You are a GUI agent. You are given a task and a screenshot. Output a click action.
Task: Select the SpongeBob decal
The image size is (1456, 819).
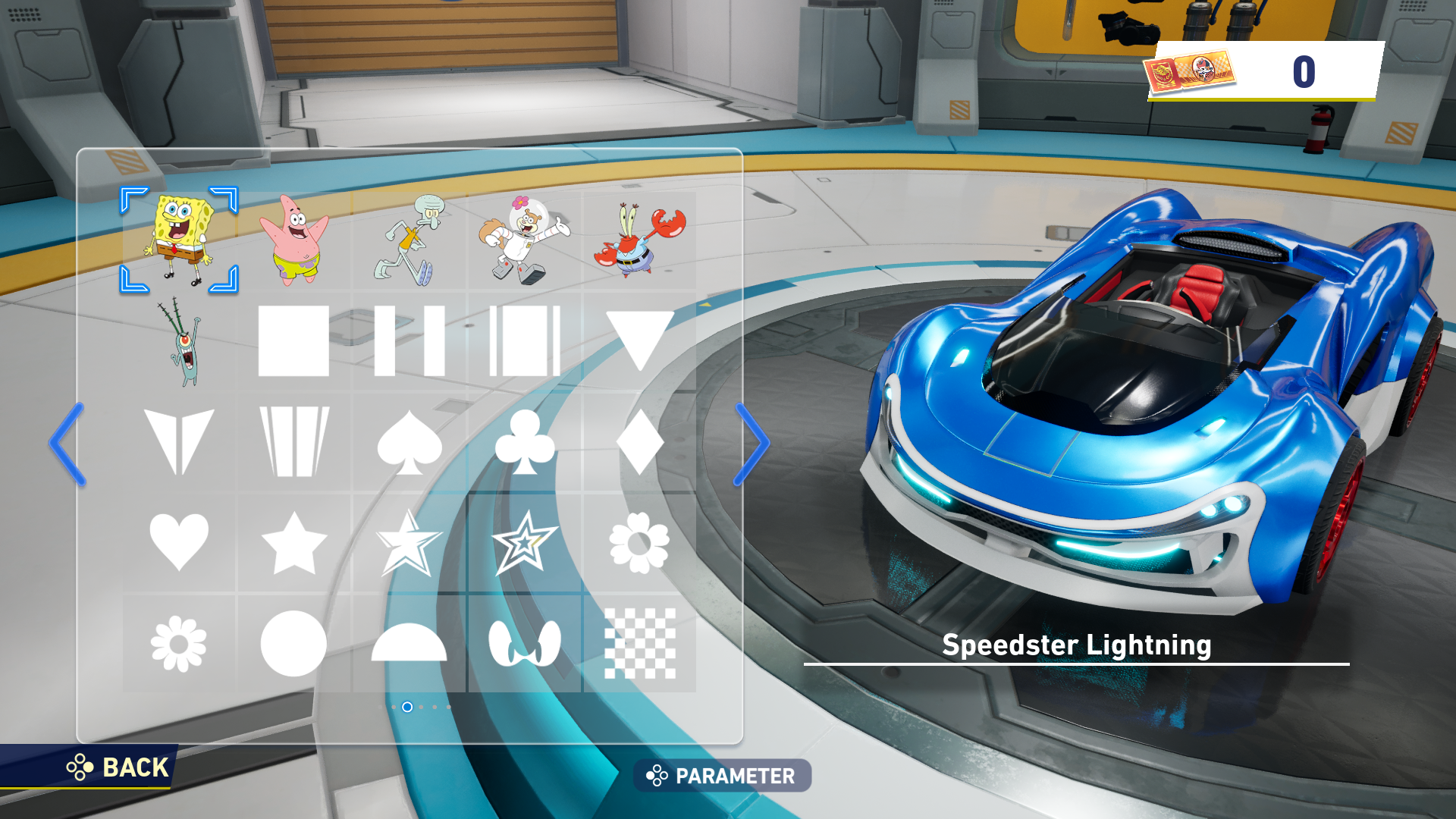[x=179, y=240]
